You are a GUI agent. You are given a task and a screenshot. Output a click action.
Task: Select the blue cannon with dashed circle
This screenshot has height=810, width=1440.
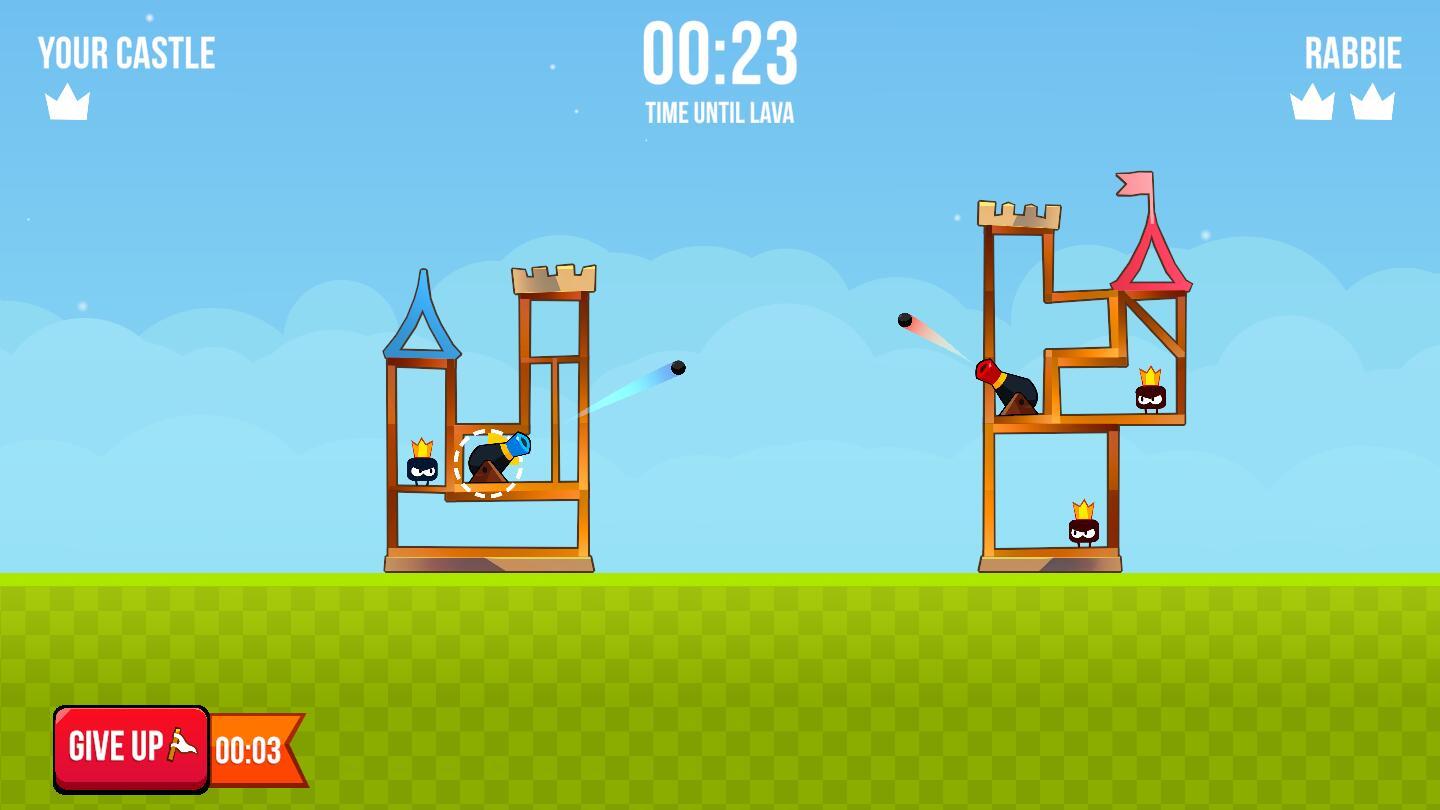[x=490, y=462]
